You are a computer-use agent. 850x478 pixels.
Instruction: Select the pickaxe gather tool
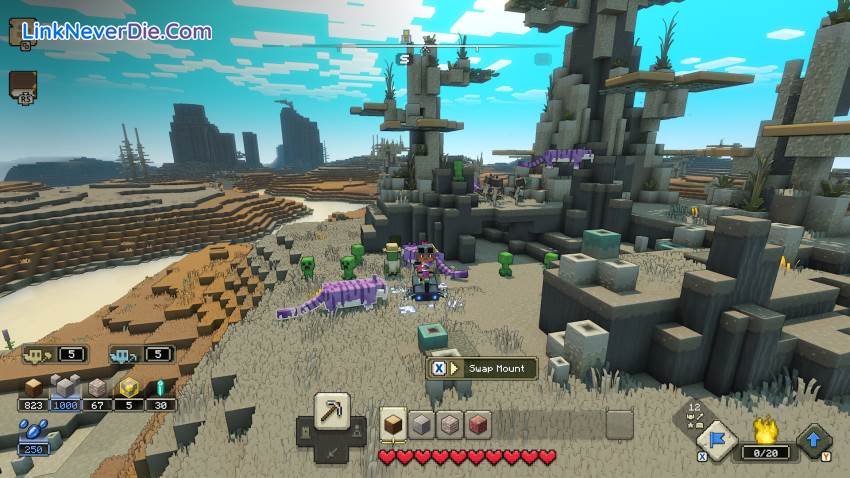pyautogui.click(x=332, y=410)
